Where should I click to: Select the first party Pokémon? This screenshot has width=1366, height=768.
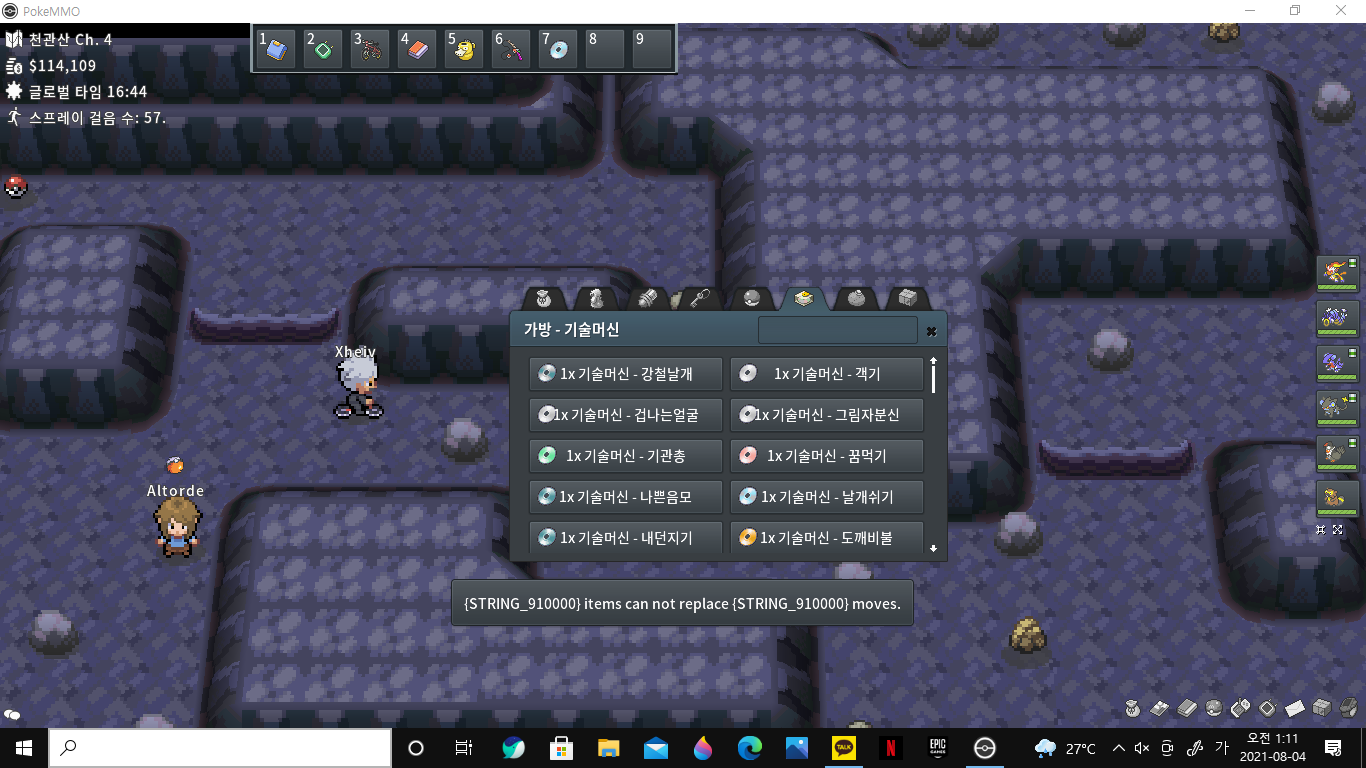1336,273
